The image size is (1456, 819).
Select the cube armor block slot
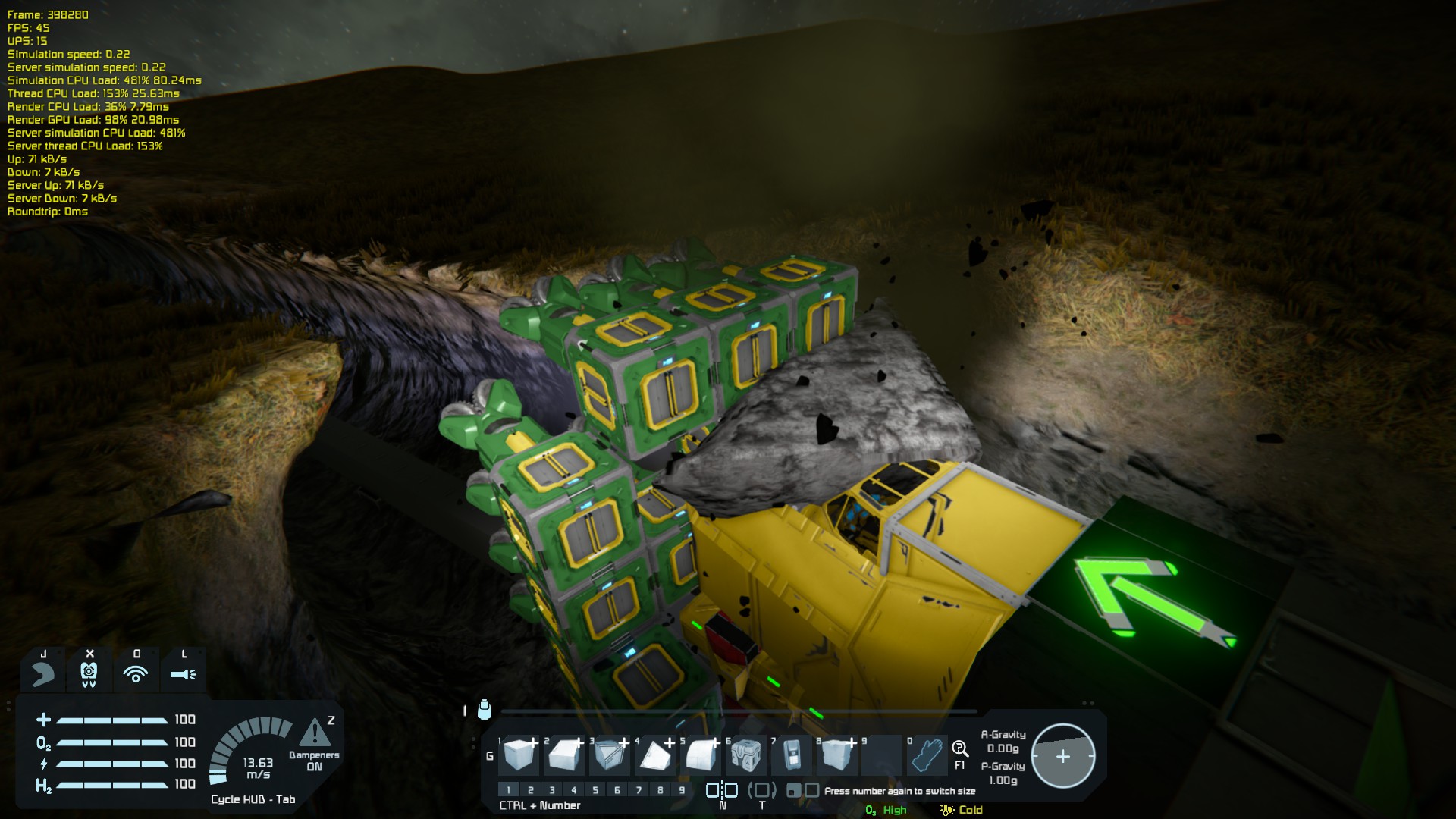click(x=520, y=755)
